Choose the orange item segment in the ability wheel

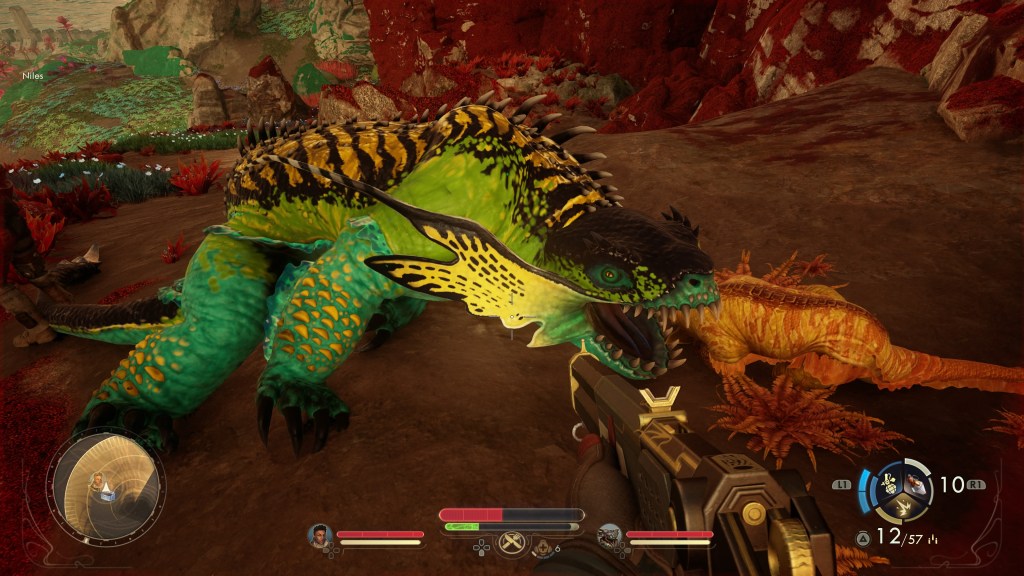tap(914, 483)
